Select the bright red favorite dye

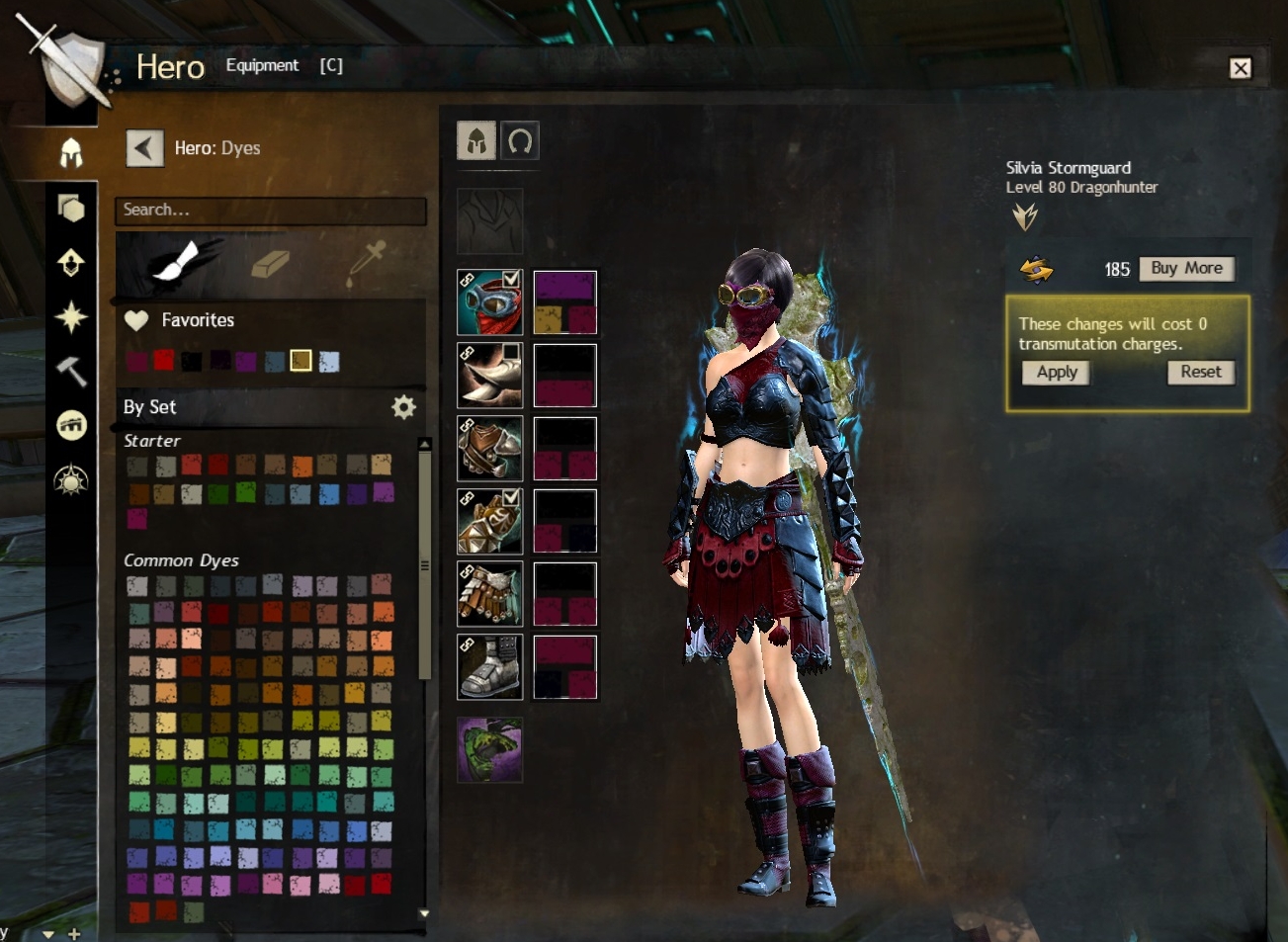163,360
